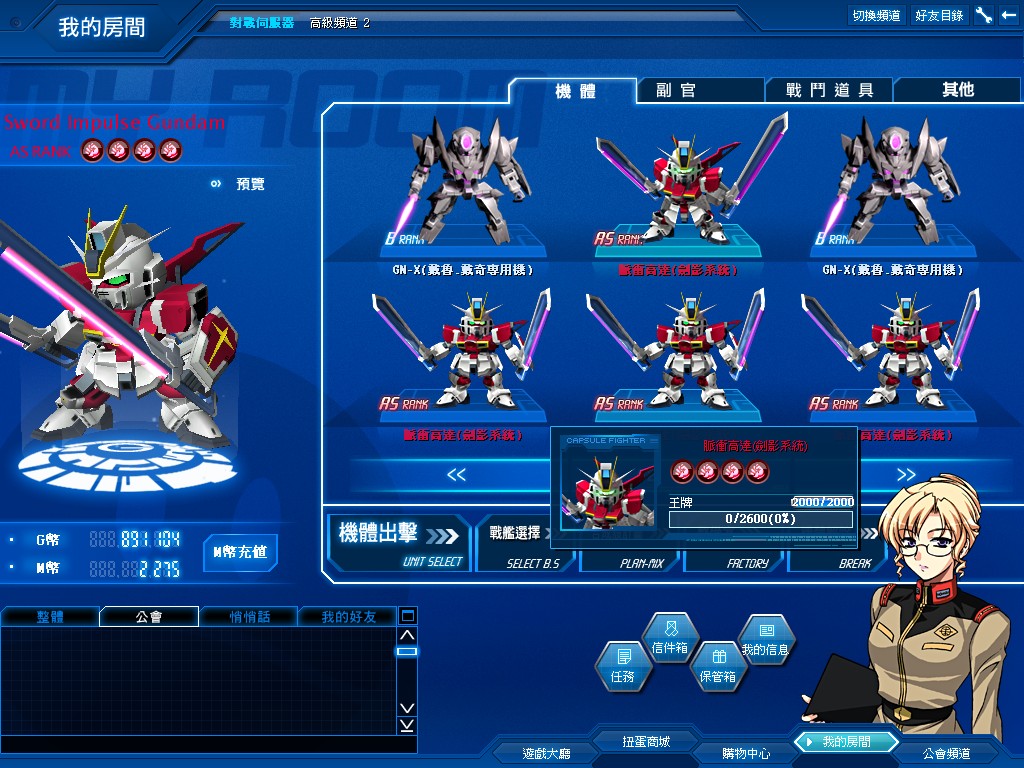Viewport: 1024px width, 768px height.
Task: Open the 扭蛋商城 capsule shop
Action: coord(645,742)
